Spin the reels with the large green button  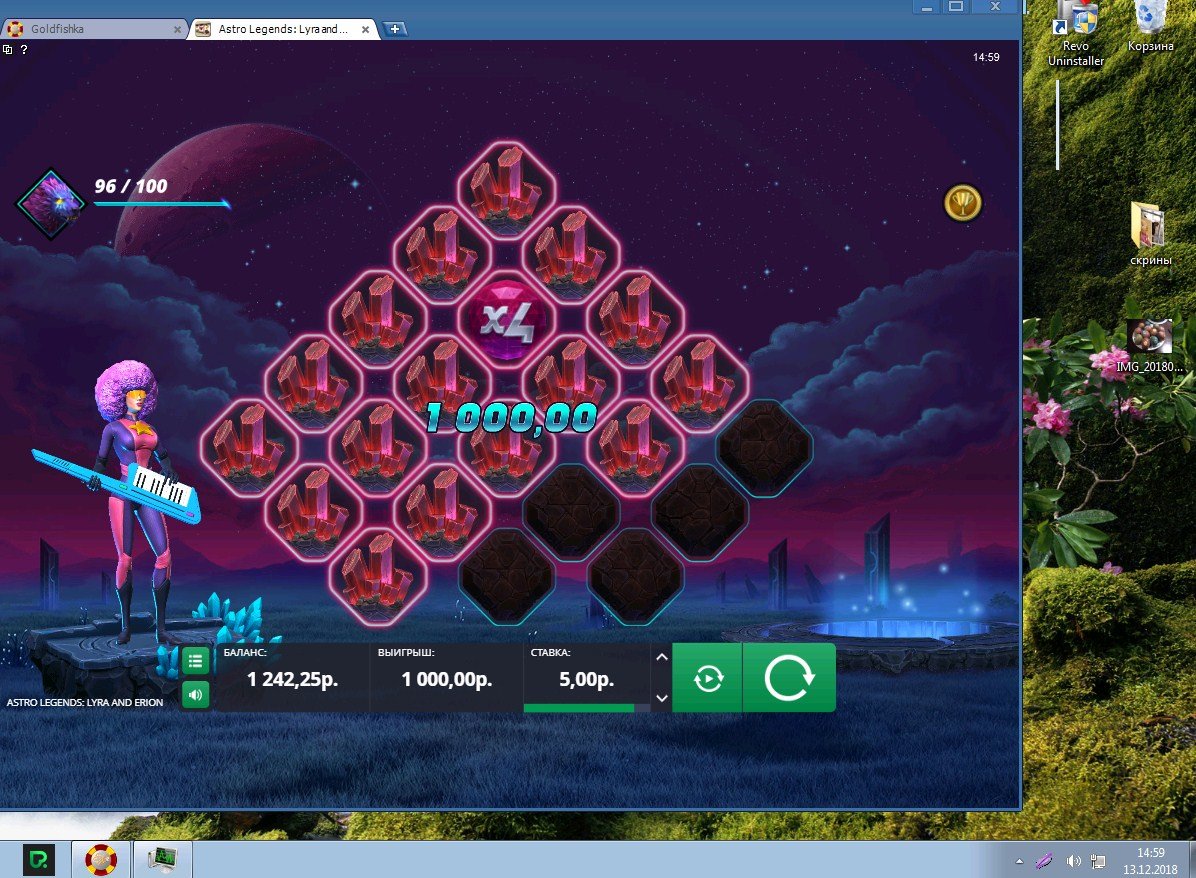coord(789,678)
